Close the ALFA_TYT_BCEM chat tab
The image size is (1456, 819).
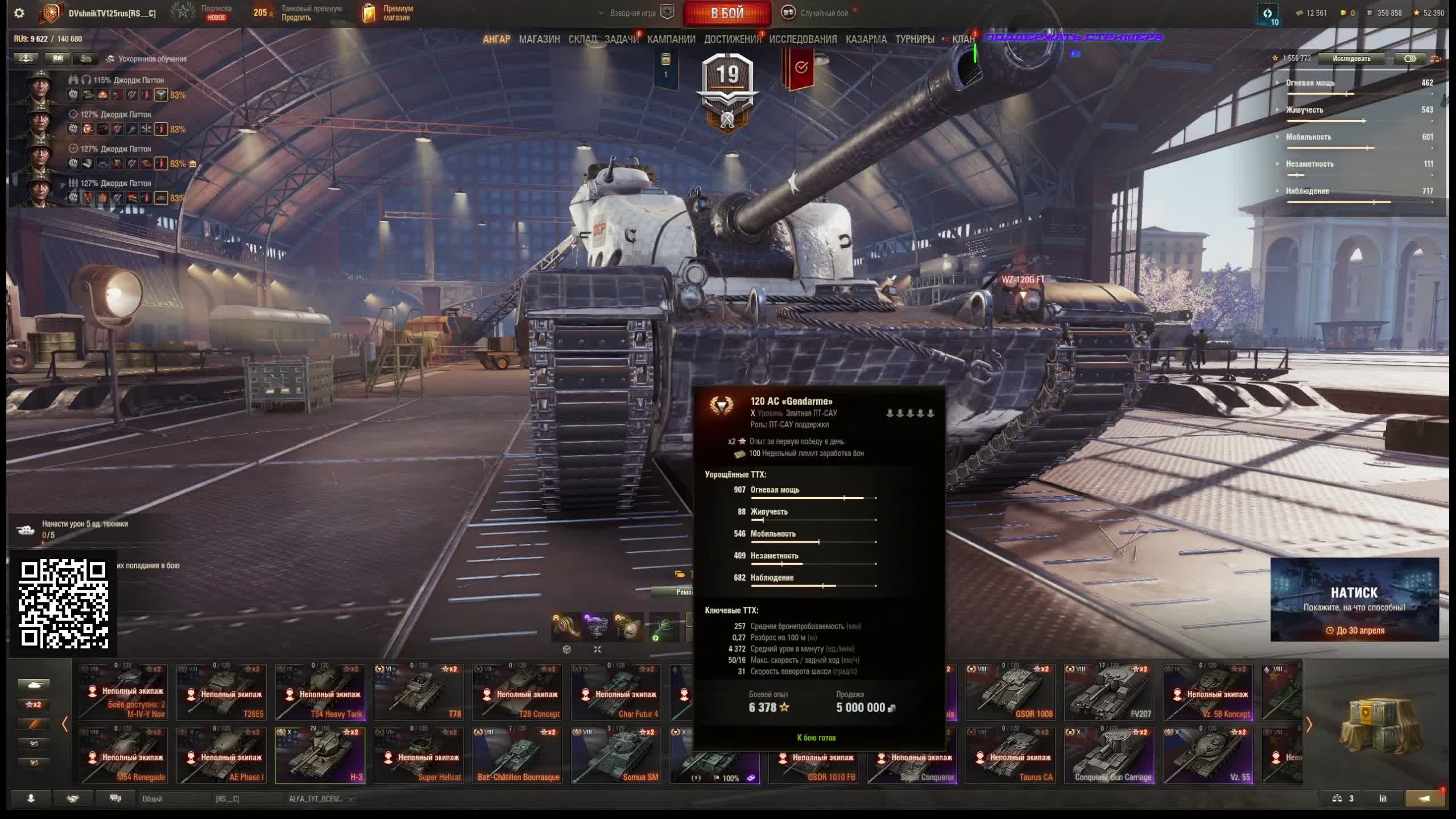(x=351, y=799)
